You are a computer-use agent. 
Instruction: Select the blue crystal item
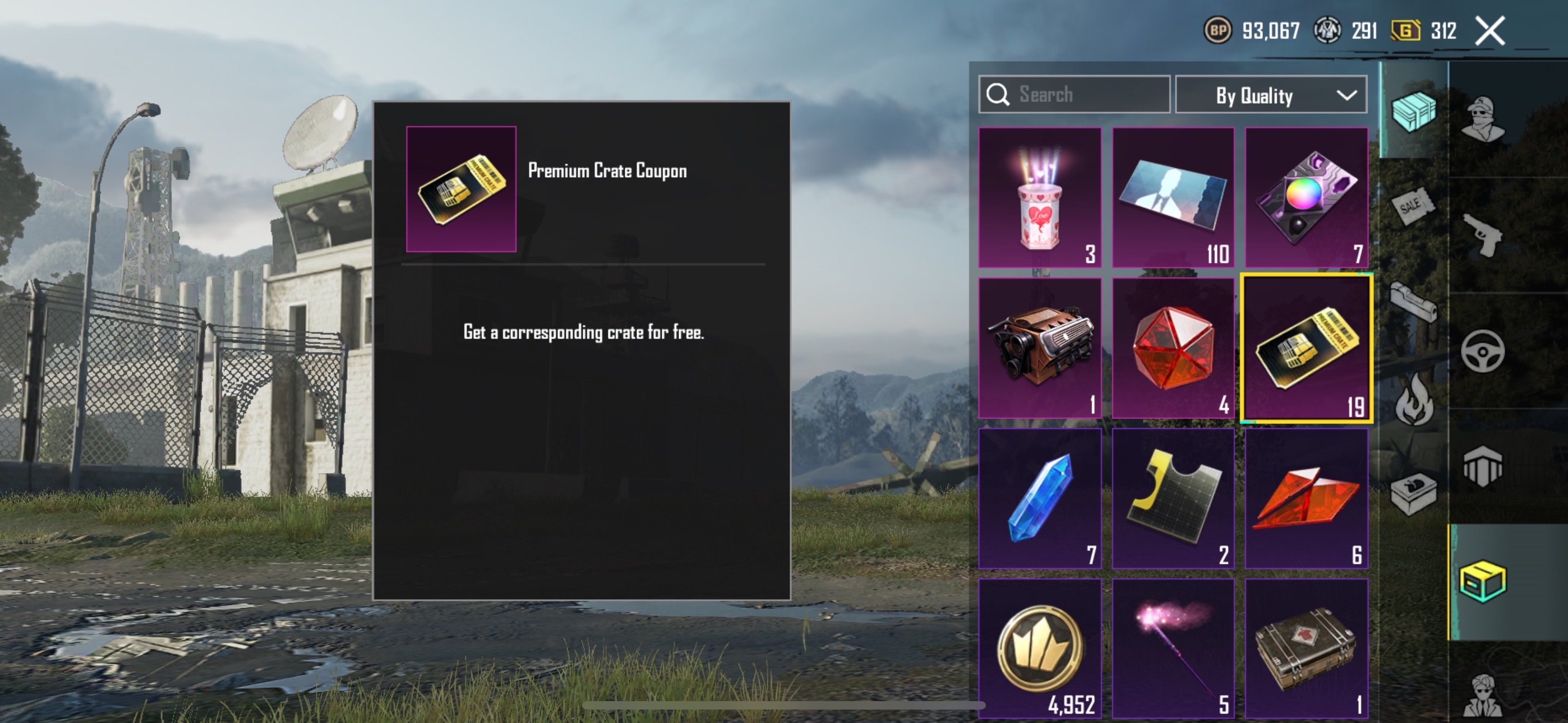coord(1040,498)
